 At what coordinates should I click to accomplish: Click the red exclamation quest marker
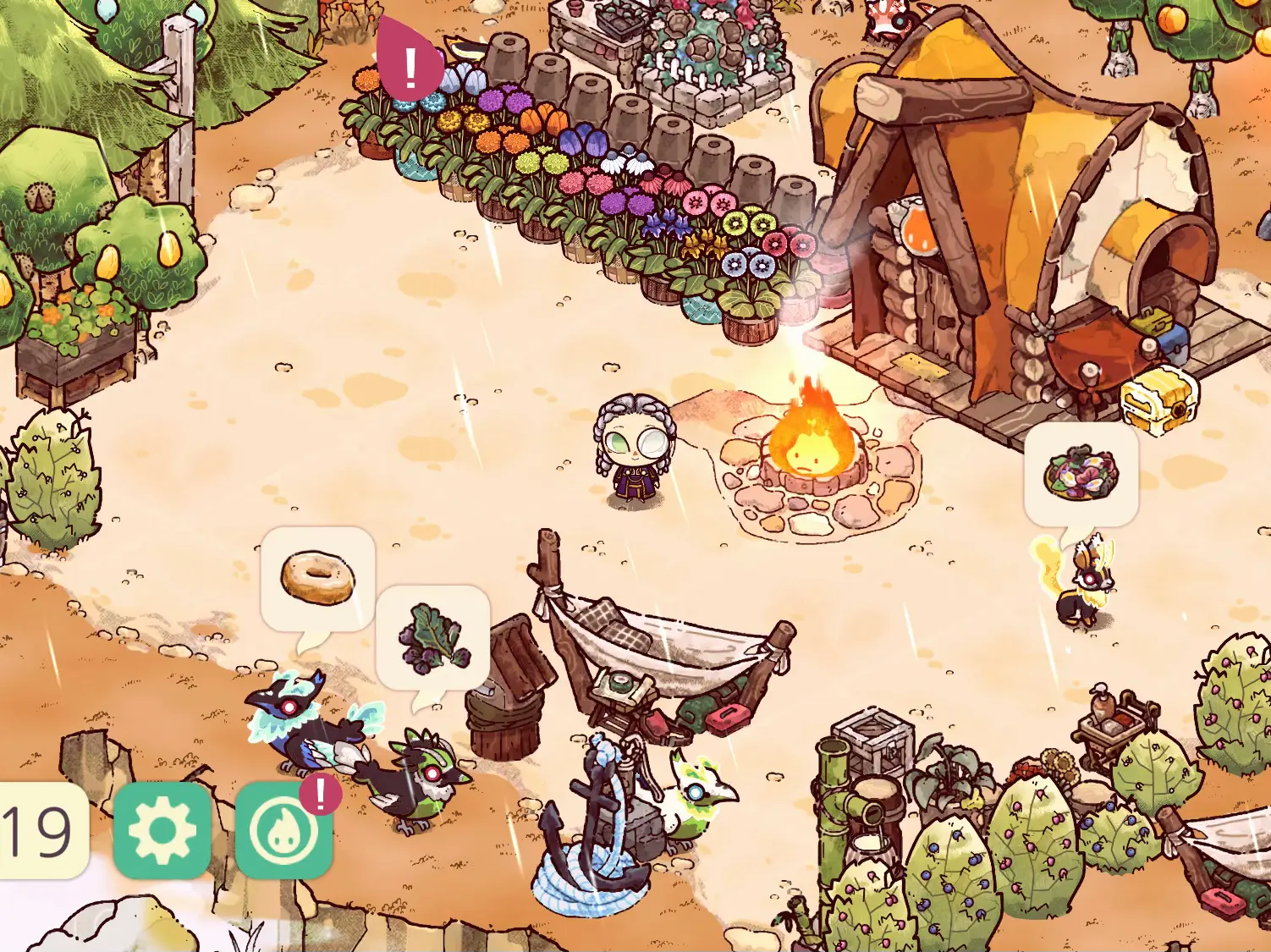[x=410, y=64]
